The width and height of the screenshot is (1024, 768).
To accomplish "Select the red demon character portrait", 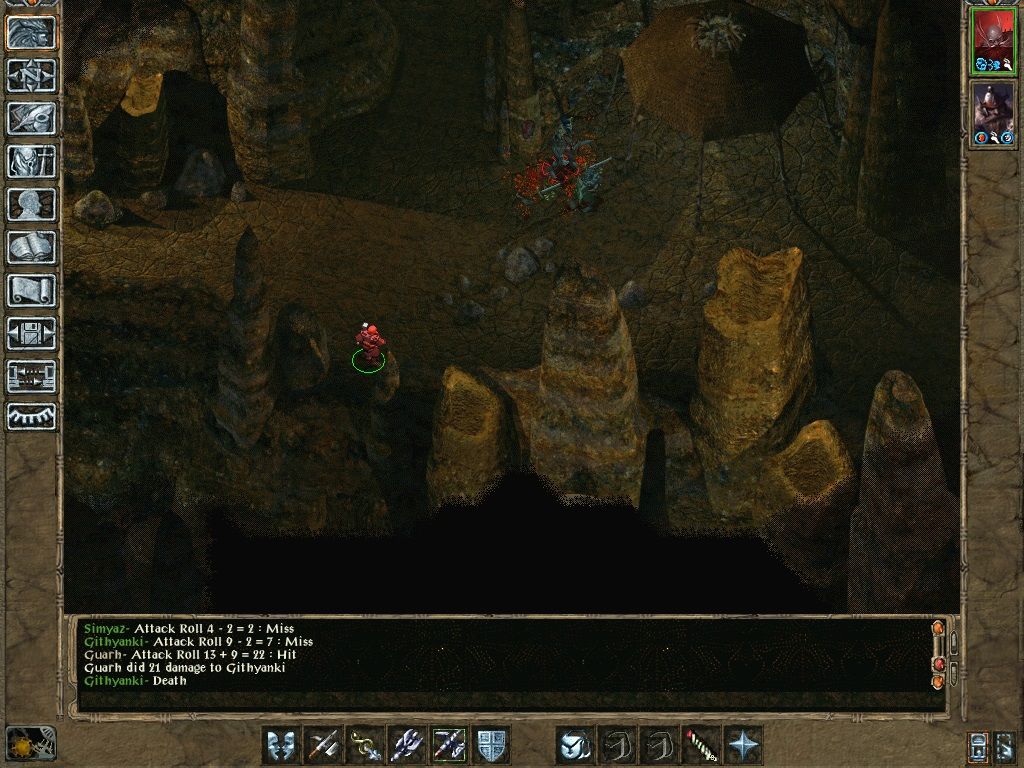I will point(993,42).
